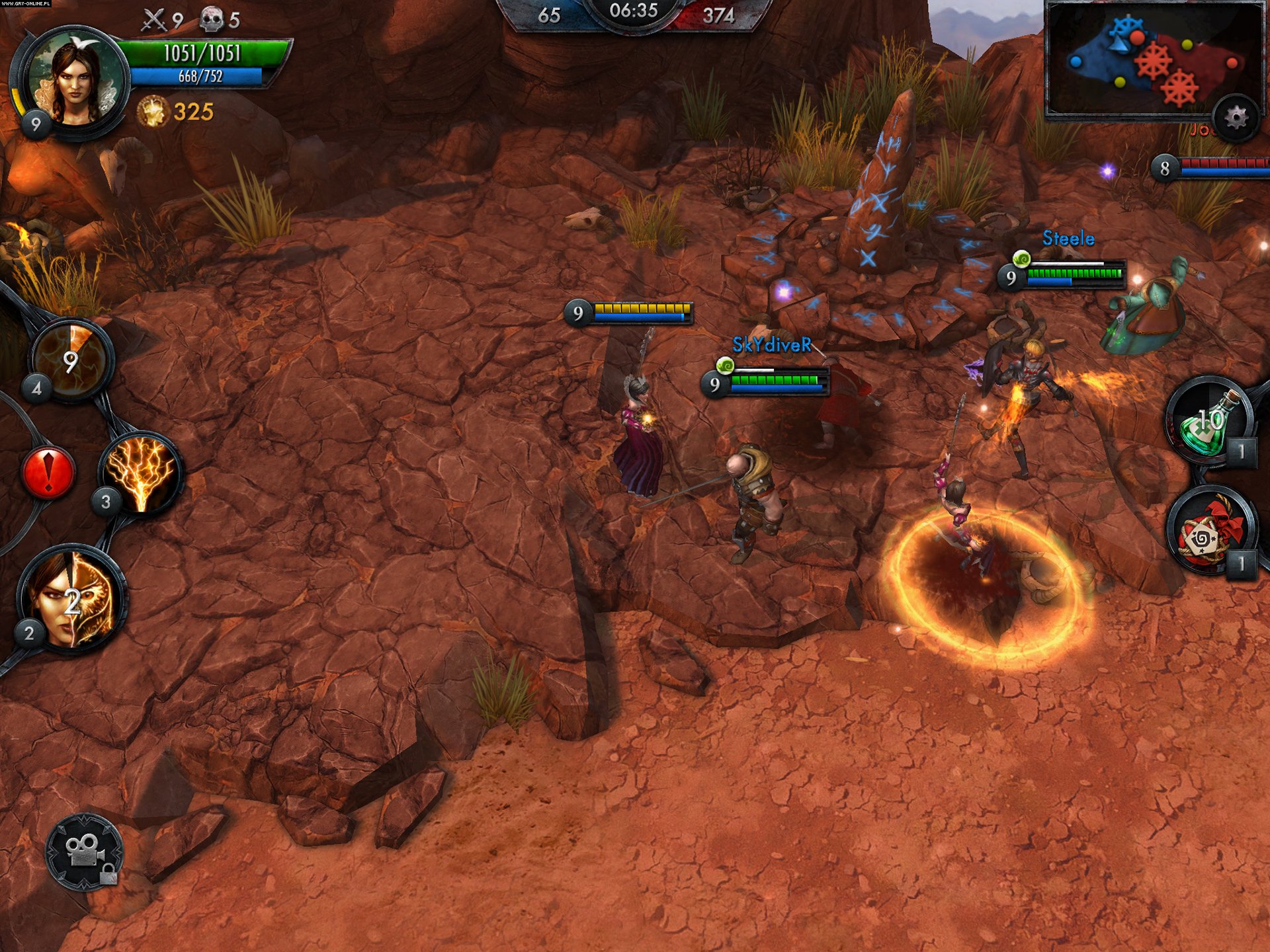Open settings with the gear icon

coord(1235,119)
